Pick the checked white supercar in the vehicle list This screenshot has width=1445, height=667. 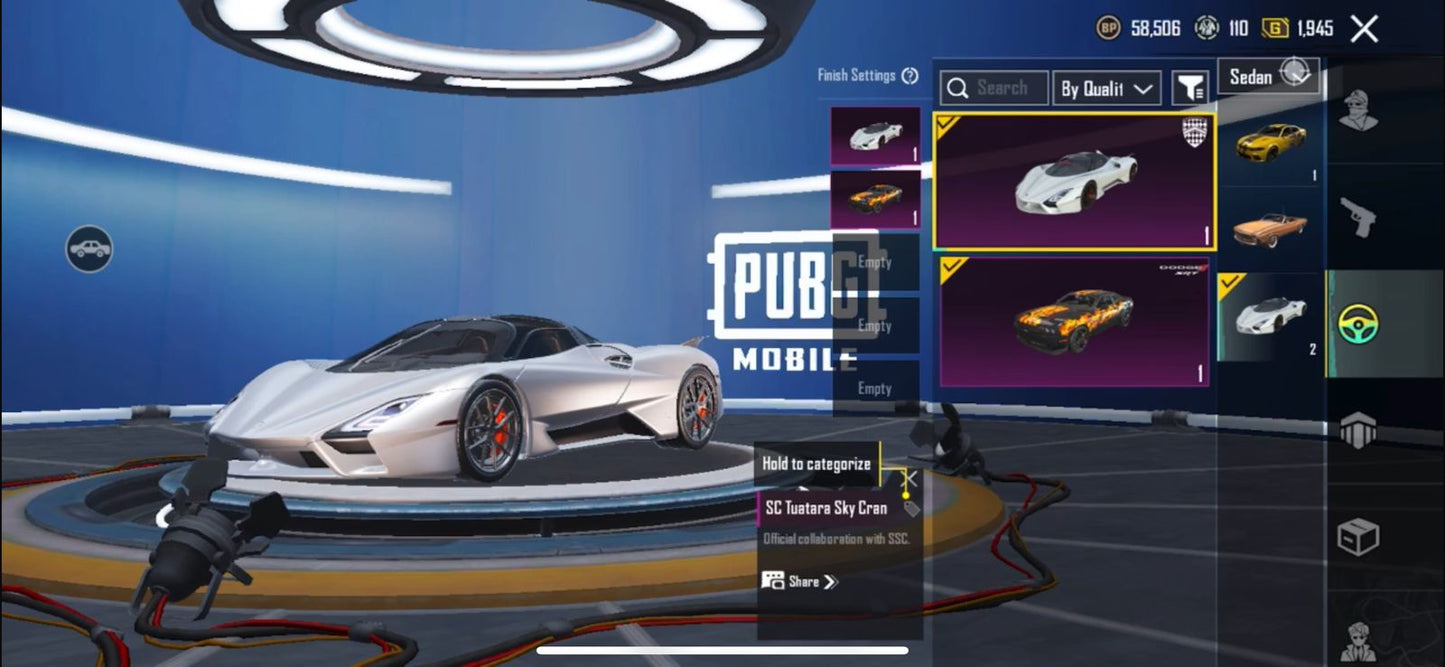pyautogui.click(x=1270, y=317)
